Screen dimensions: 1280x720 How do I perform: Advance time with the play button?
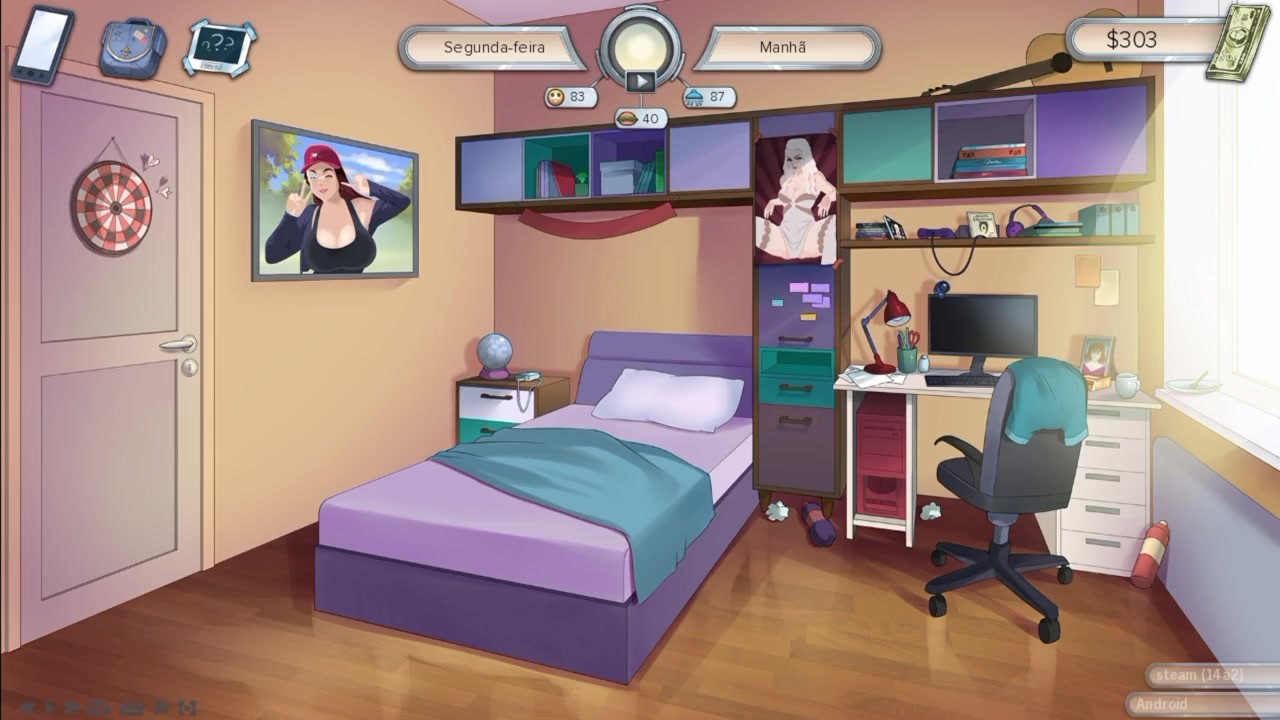(640, 81)
